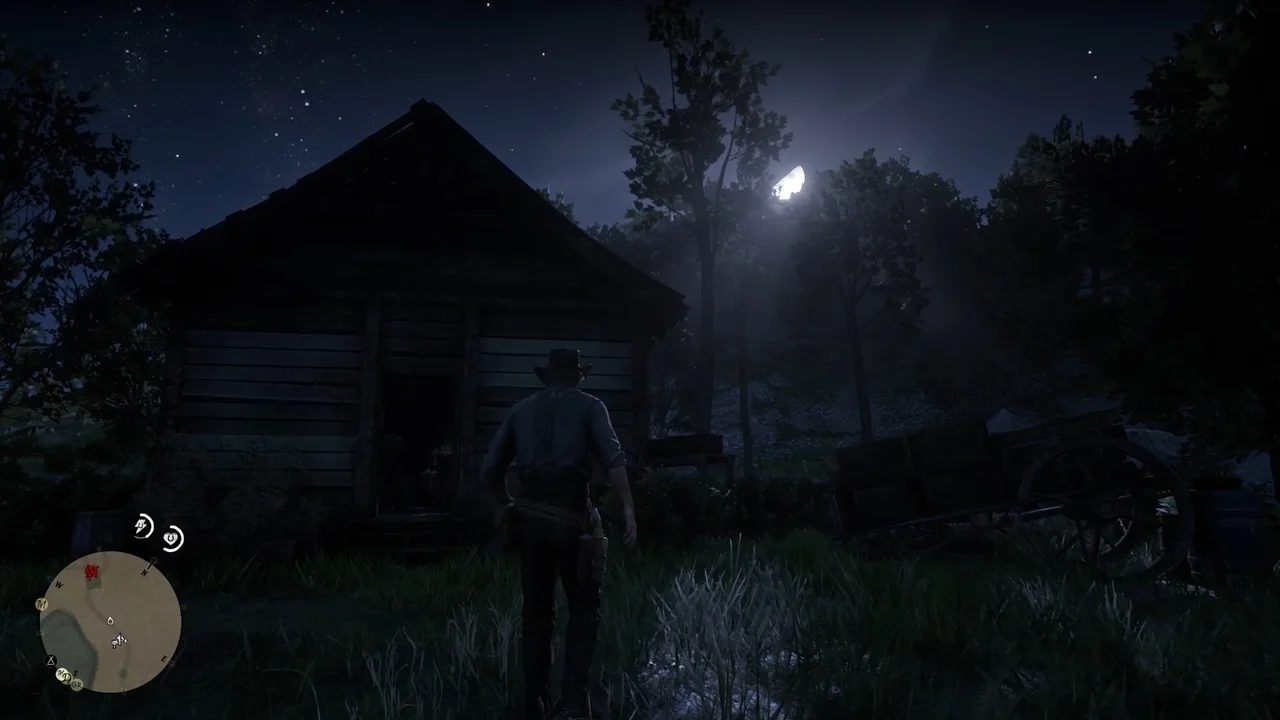
Task: Click the north 'N' compass indicator
Action: [145, 572]
